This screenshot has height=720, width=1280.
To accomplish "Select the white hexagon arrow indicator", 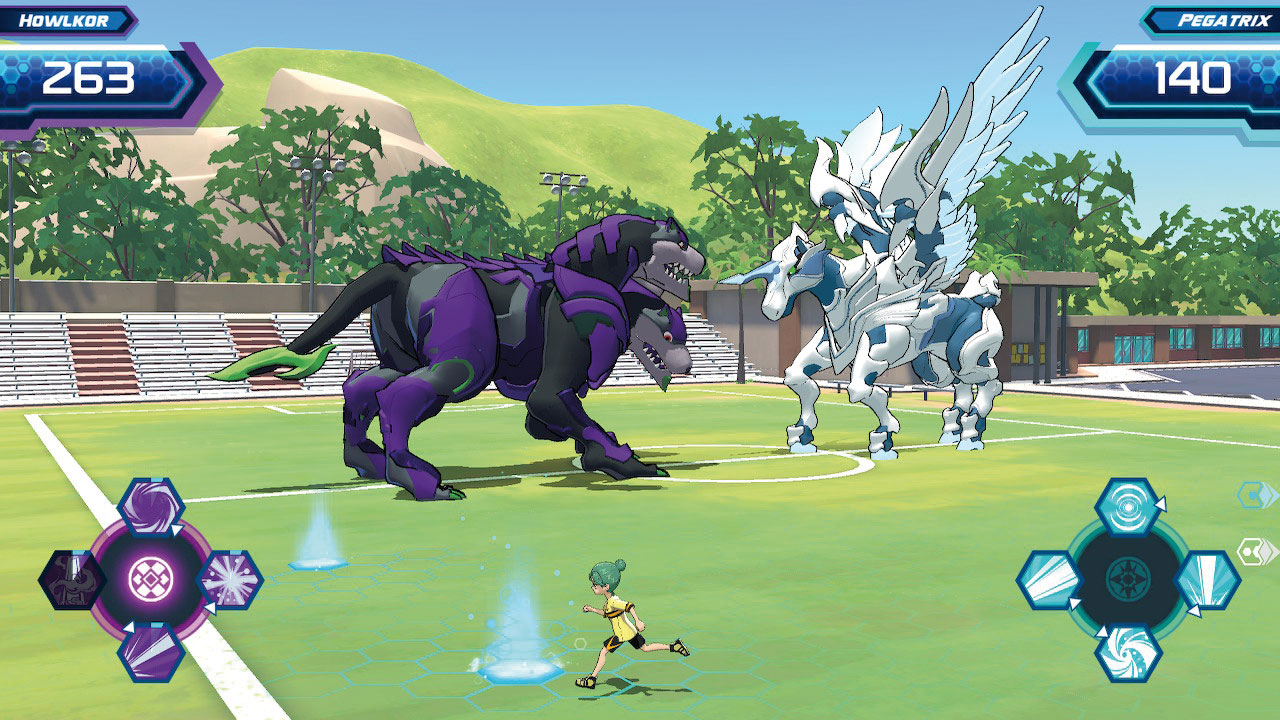I will click(x=1254, y=552).
